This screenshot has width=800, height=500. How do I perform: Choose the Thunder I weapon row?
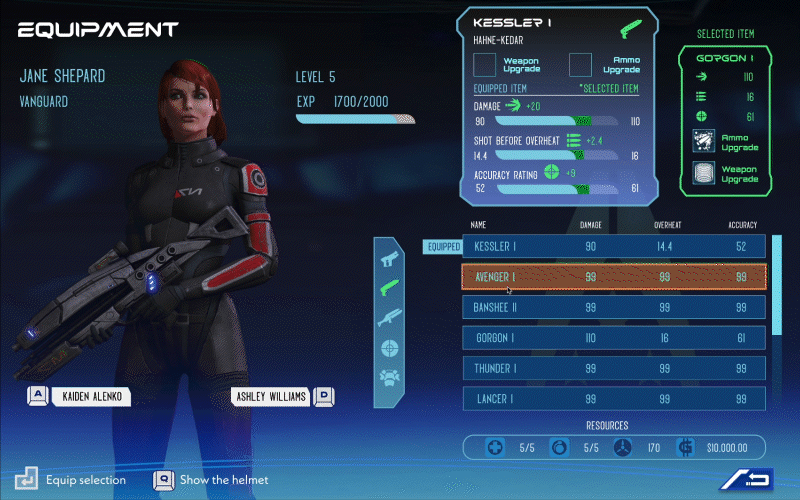tap(613, 368)
